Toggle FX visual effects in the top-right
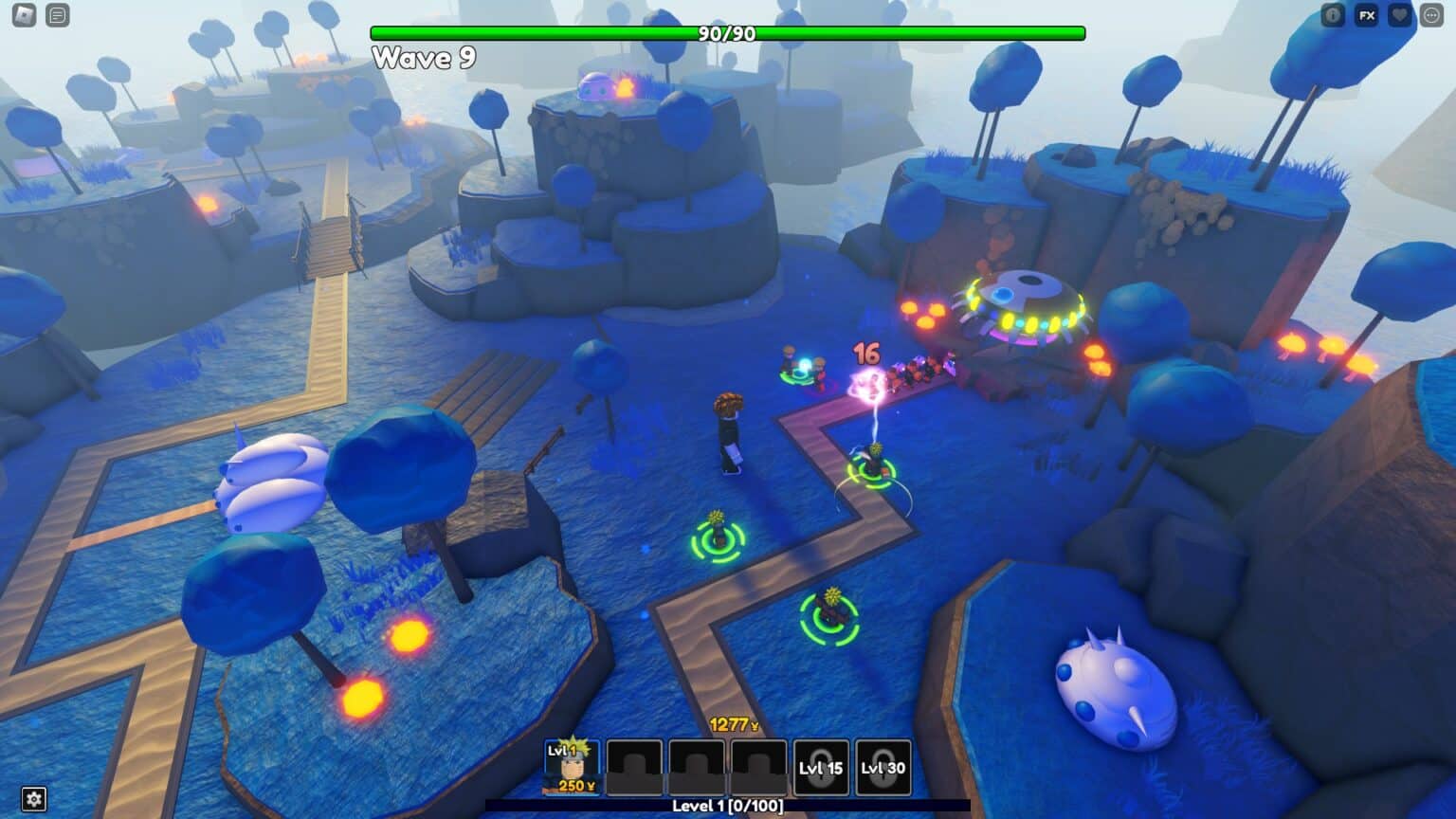Screen dimensions: 1456x819 [x=1367, y=15]
